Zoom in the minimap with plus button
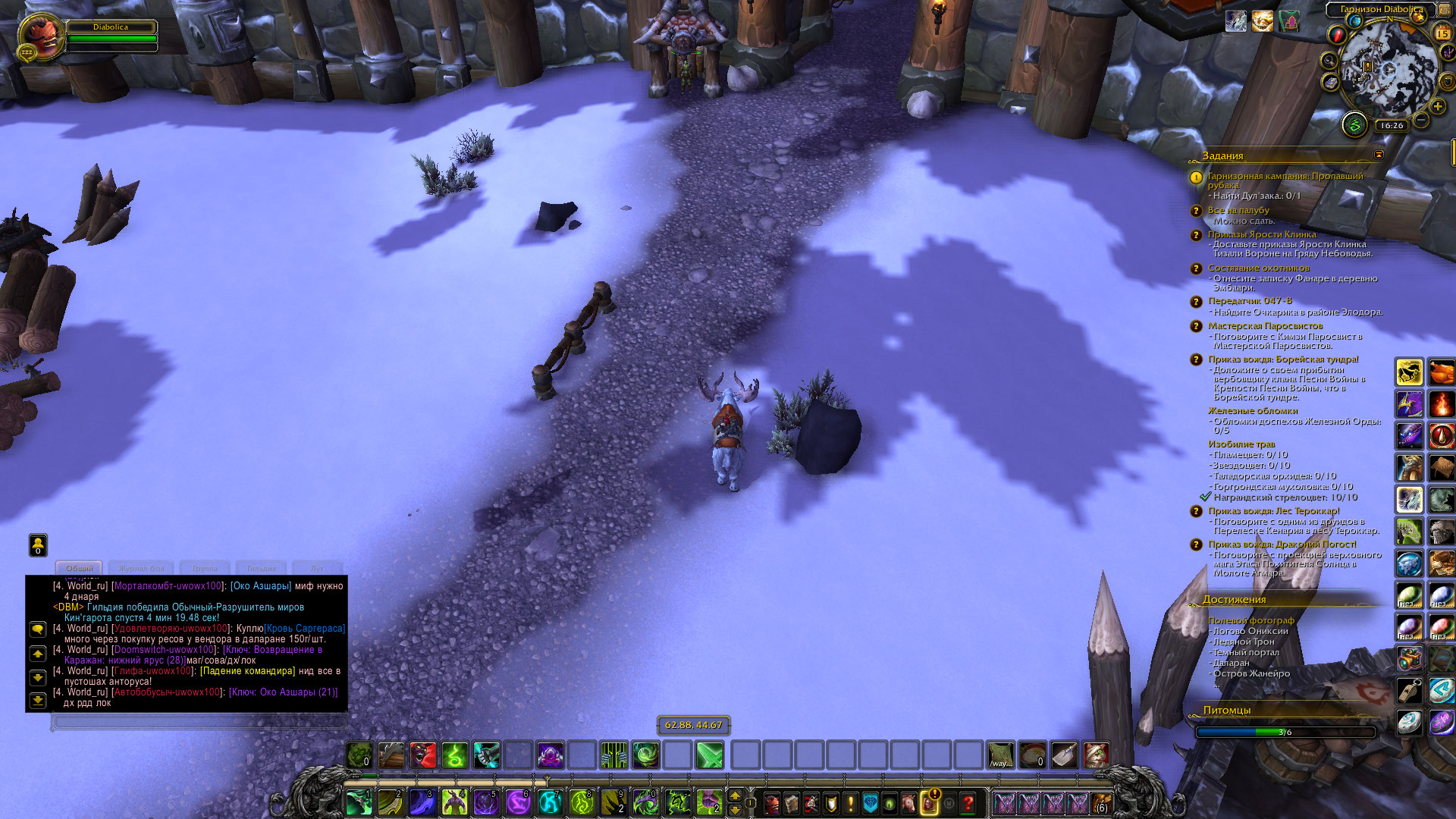 1438,107
